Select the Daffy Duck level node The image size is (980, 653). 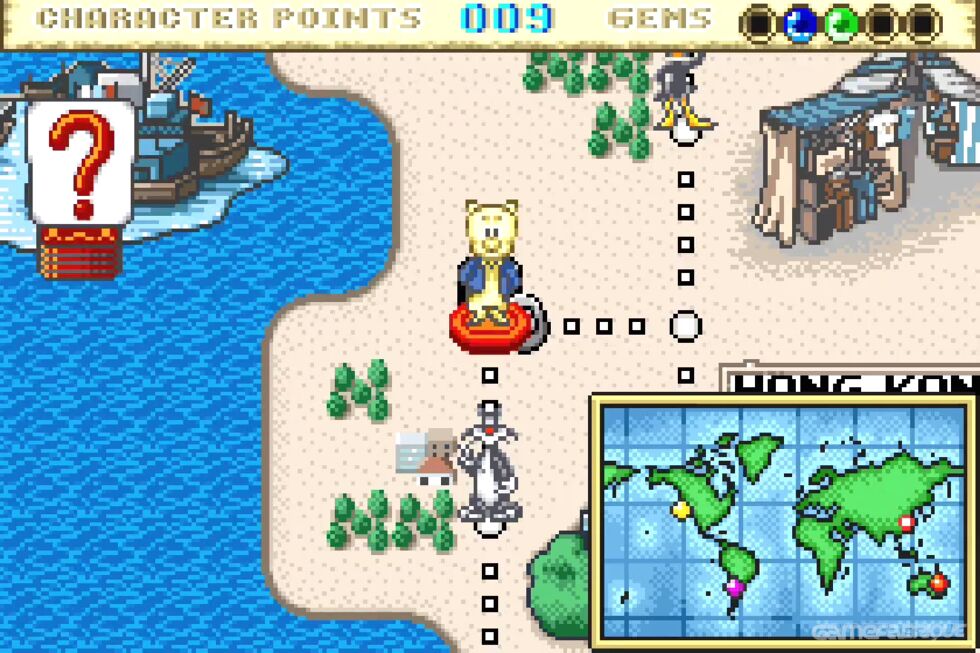coord(683,95)
